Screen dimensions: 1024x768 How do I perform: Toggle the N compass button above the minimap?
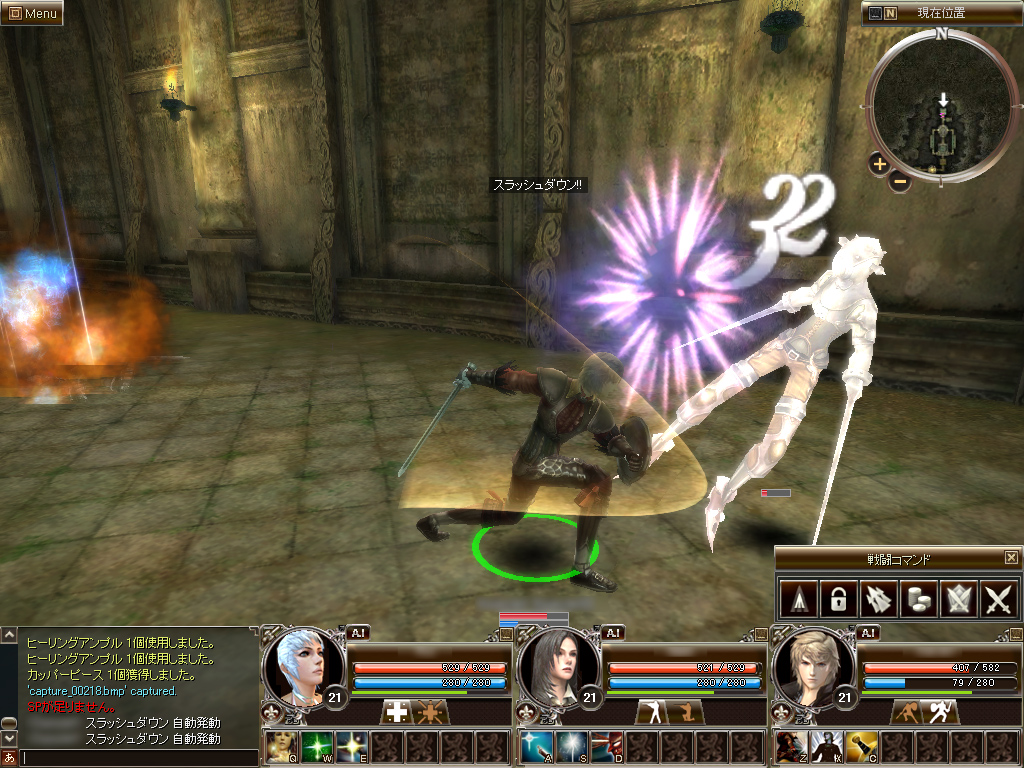(891, 13)
